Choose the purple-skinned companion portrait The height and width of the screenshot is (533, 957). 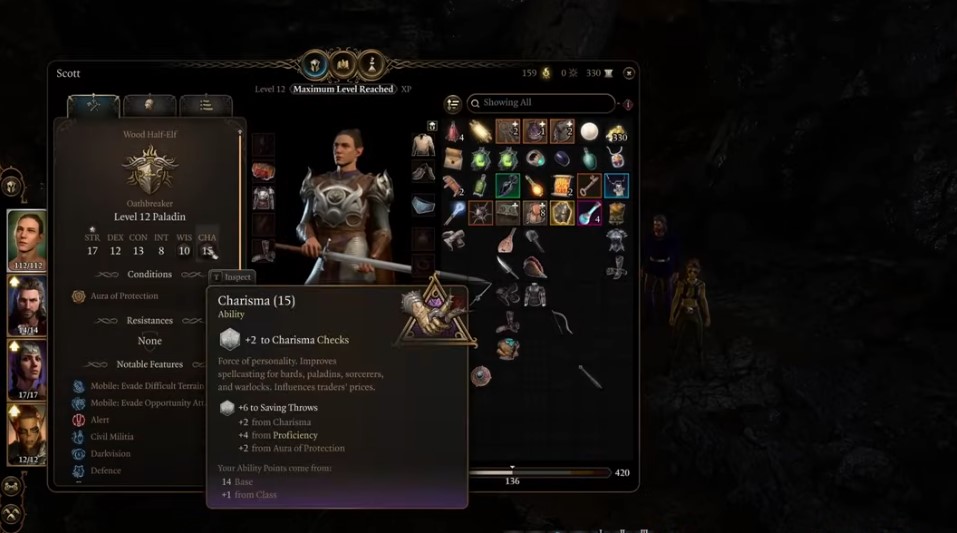27,370
